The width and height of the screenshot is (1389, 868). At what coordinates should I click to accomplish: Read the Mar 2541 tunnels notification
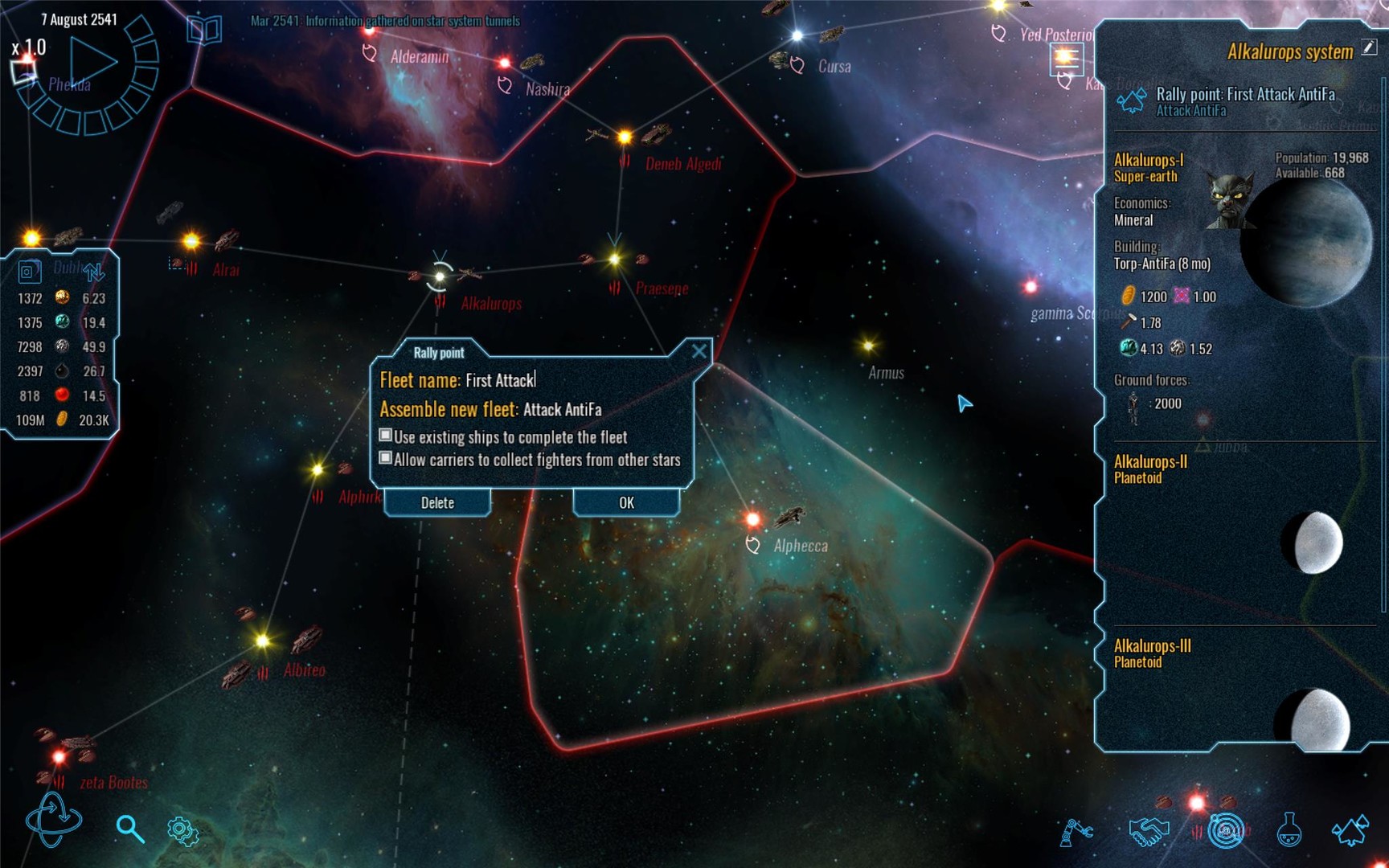click(x=383, y=23)
